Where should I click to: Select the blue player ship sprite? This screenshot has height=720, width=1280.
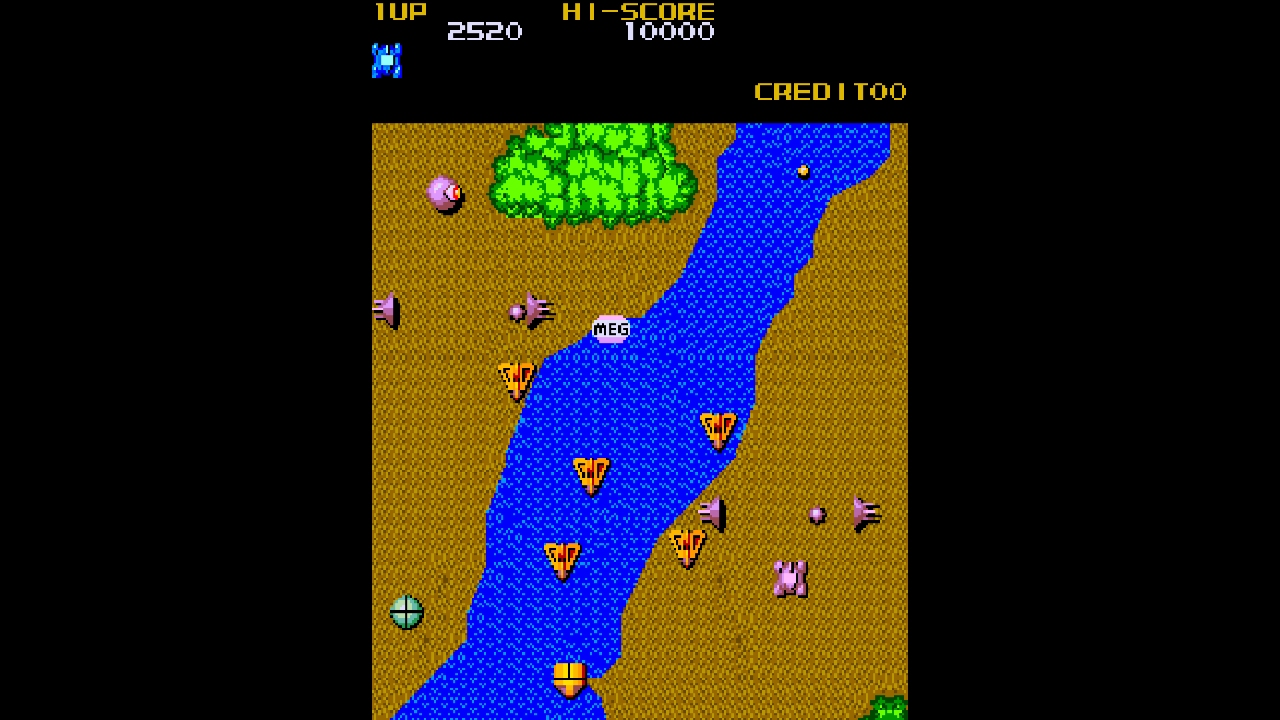[387, 61]
